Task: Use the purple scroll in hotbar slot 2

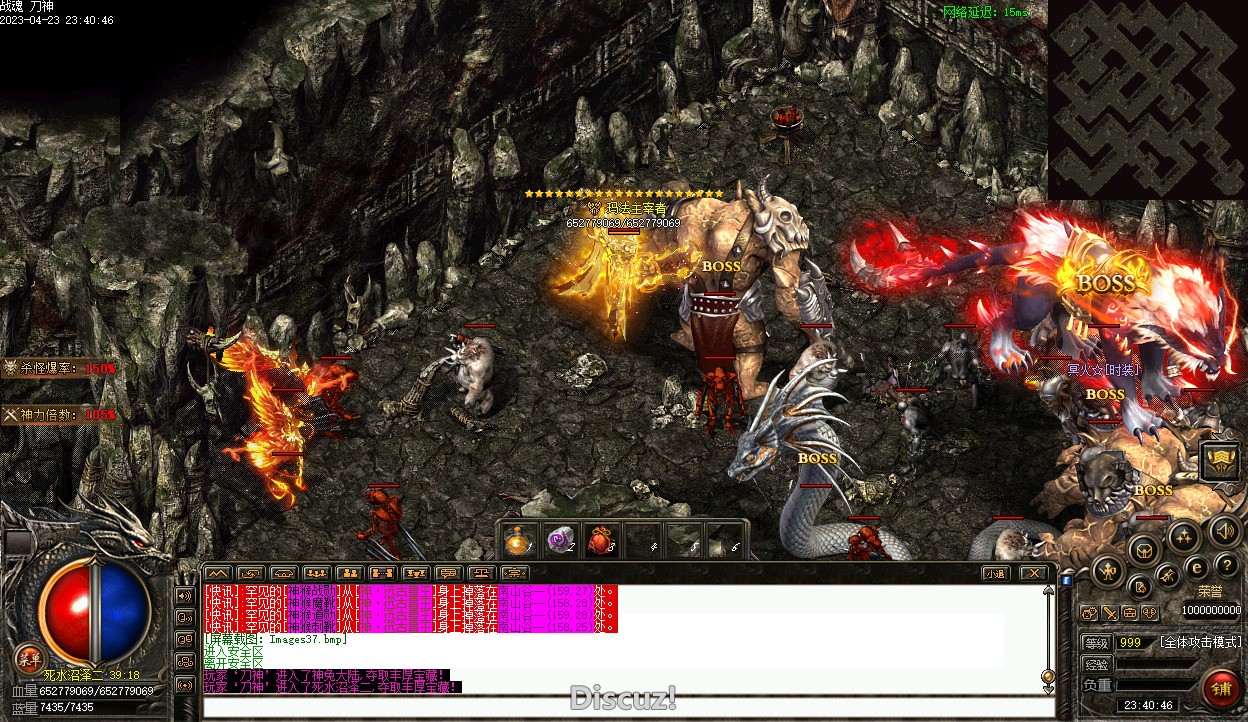Action: 560,541
